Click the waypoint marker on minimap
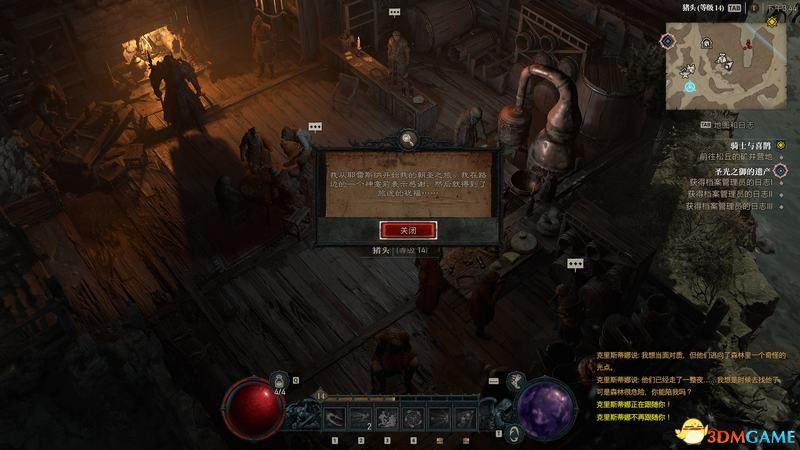Image resolution: width=800 pixels, height=450 pixels. pos(690,87)
